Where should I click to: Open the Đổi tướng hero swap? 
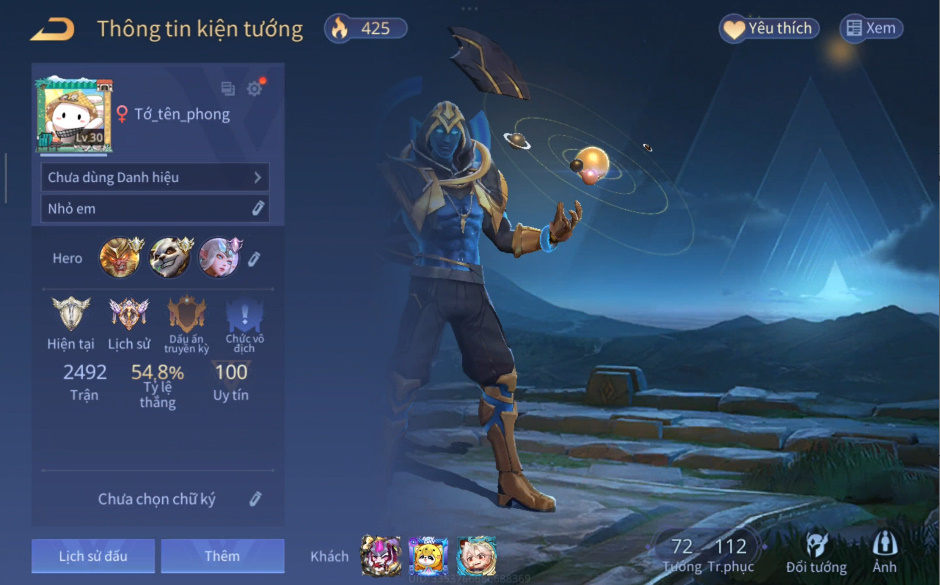click(816, 553)
